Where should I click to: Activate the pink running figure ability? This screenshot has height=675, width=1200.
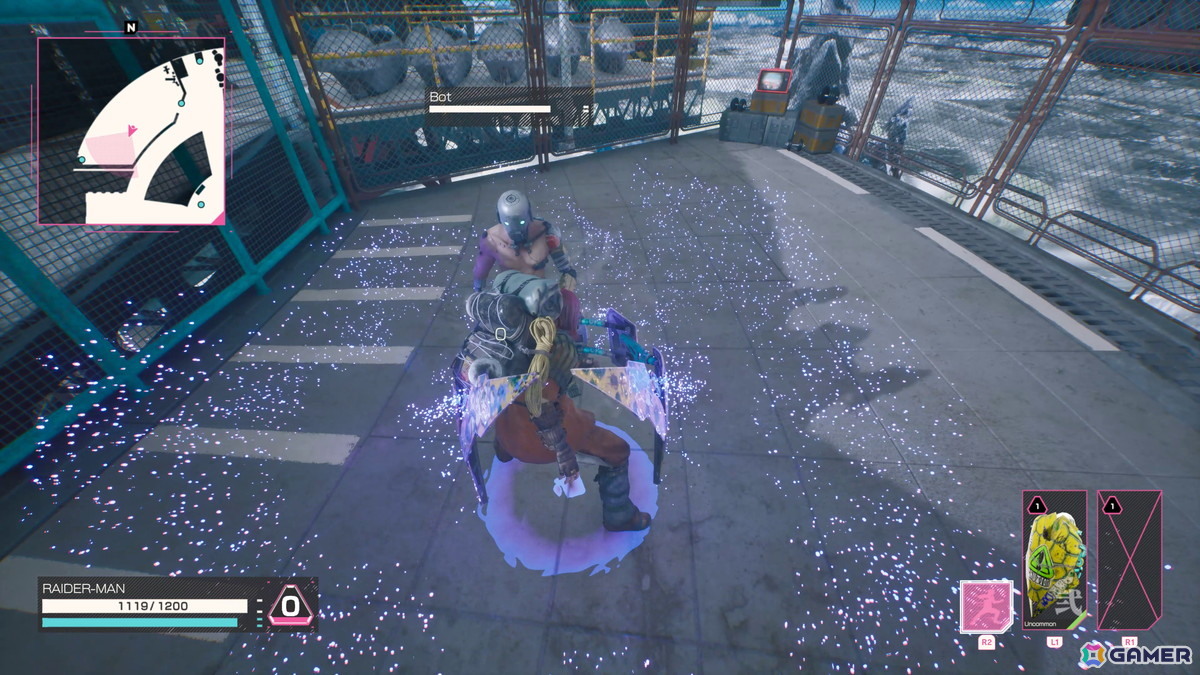point(986,606)
